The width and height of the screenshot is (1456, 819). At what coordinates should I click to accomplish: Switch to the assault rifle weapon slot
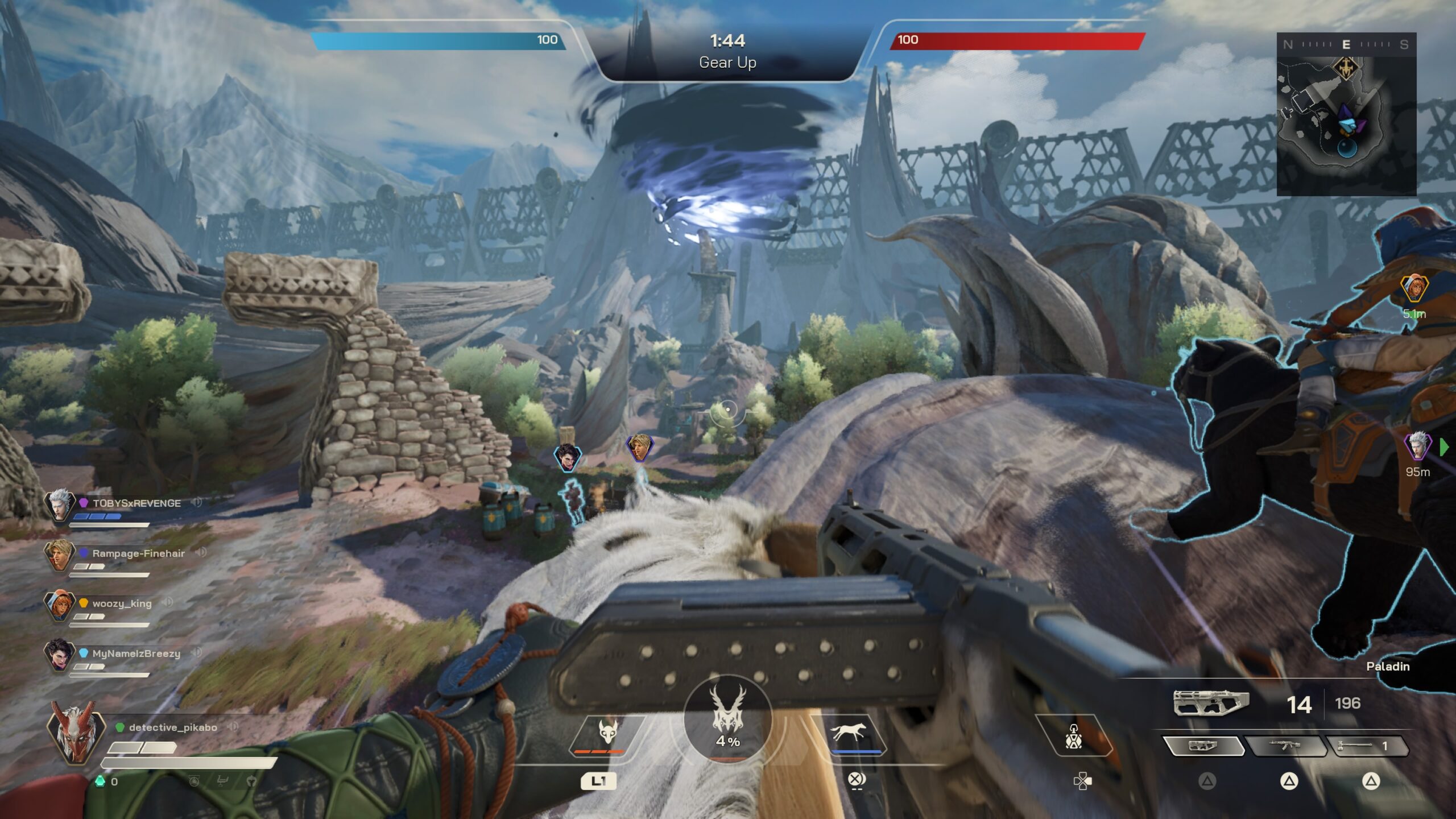coord(1285,746)
